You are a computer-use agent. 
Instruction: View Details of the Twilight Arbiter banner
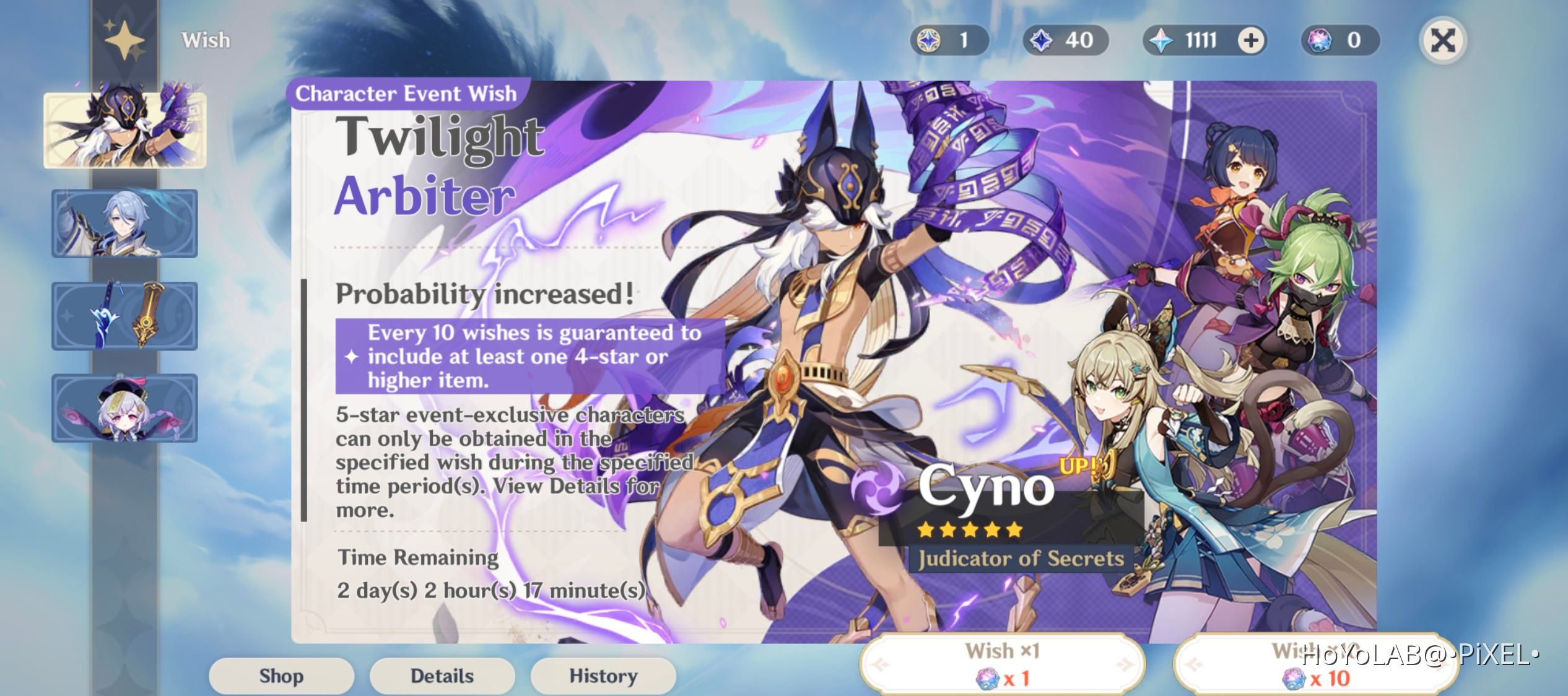442,676
